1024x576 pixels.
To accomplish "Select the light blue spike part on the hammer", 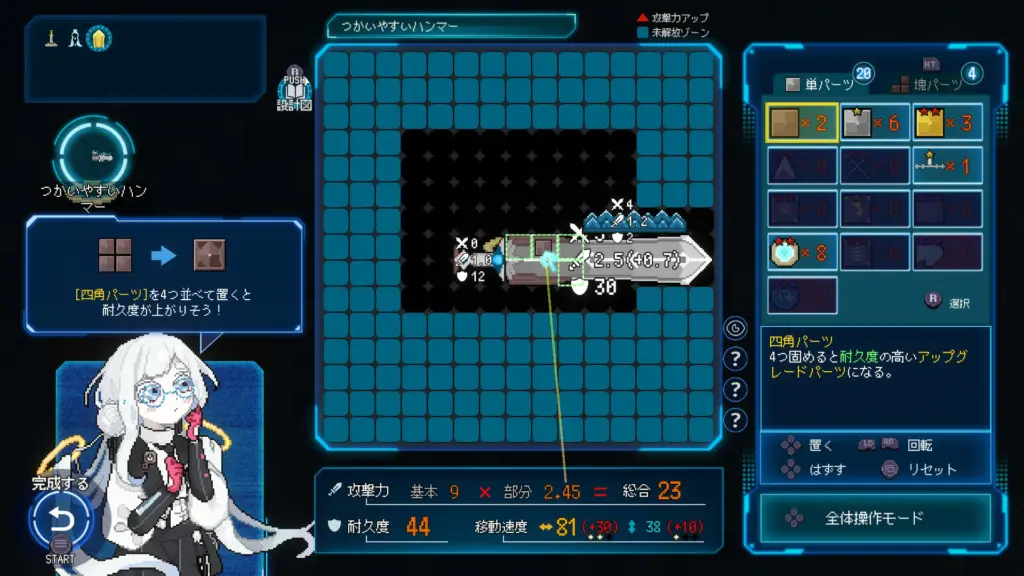I will pos(632,220).
